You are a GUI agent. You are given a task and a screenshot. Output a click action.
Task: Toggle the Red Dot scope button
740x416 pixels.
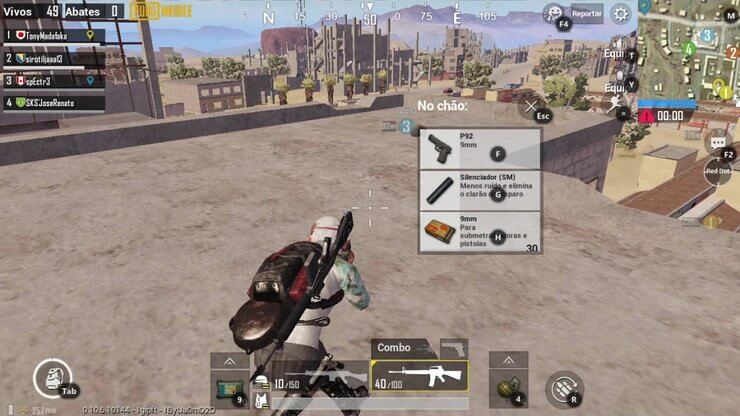(718, 172)
